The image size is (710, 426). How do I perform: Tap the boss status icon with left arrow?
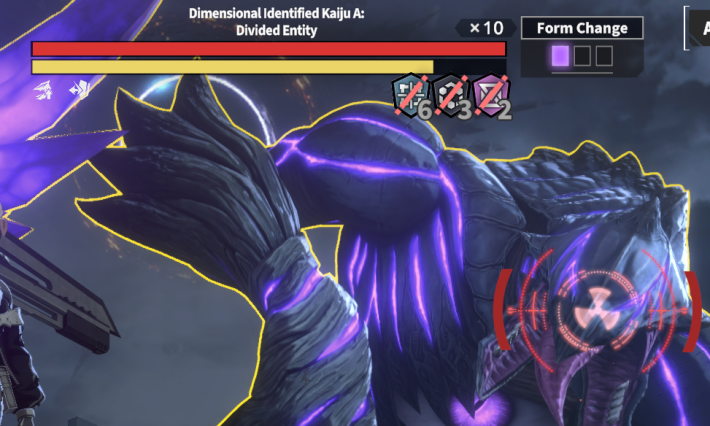point(78,90)
